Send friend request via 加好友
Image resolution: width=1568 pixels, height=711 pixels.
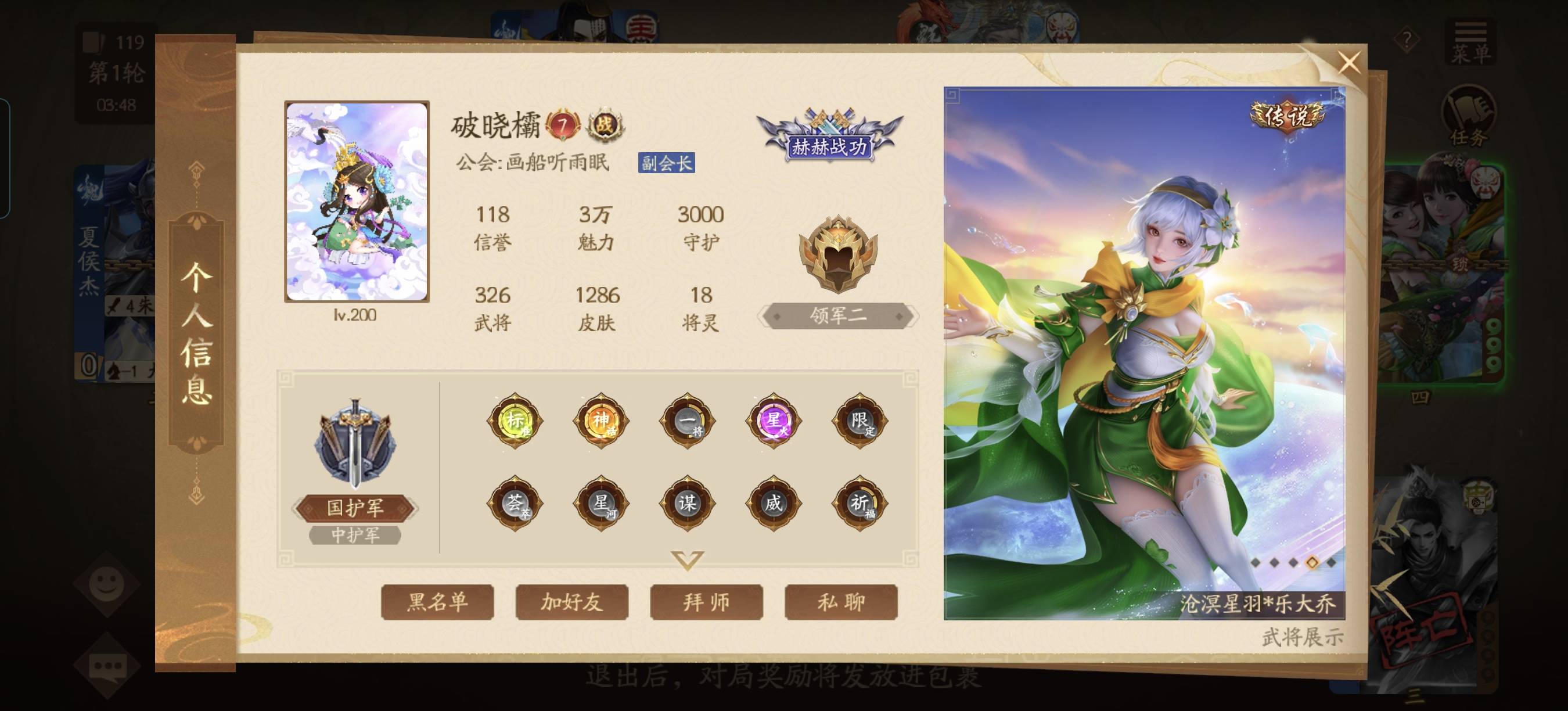click(571, 602)
